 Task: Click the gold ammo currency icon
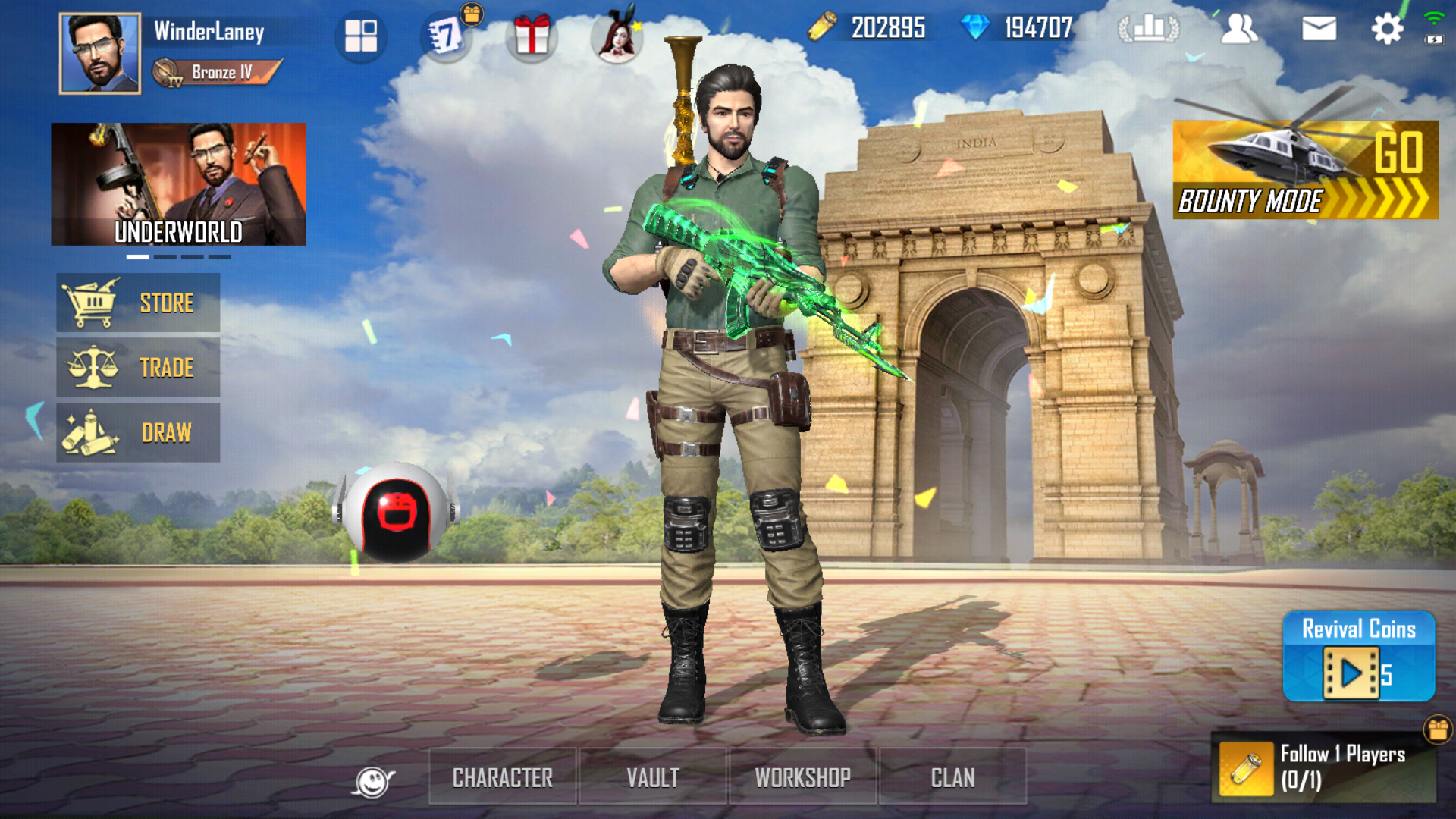(822, 29)
